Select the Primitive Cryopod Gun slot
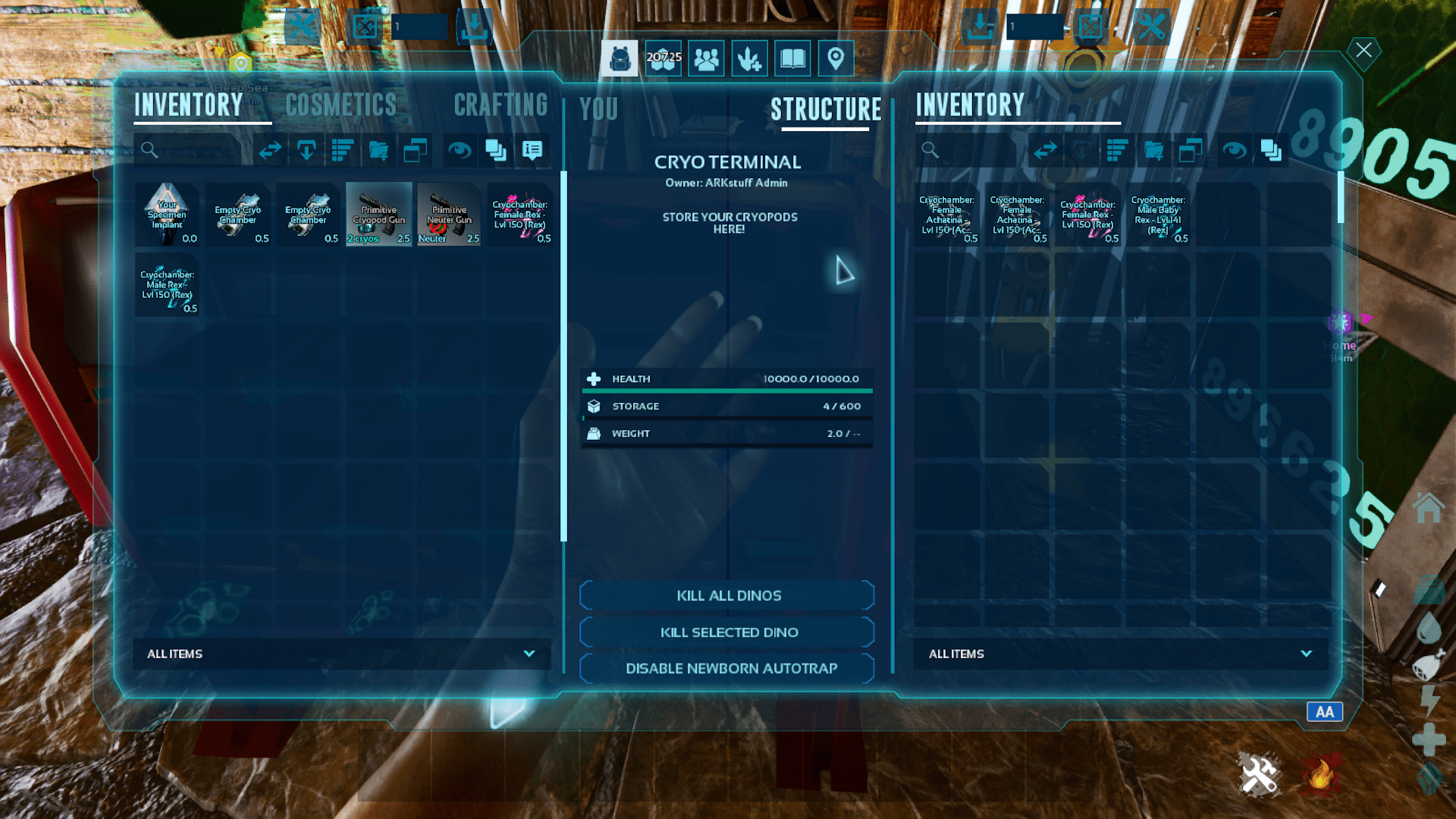1456x819 pixels. pyautogui.click(x=379, y=214)
